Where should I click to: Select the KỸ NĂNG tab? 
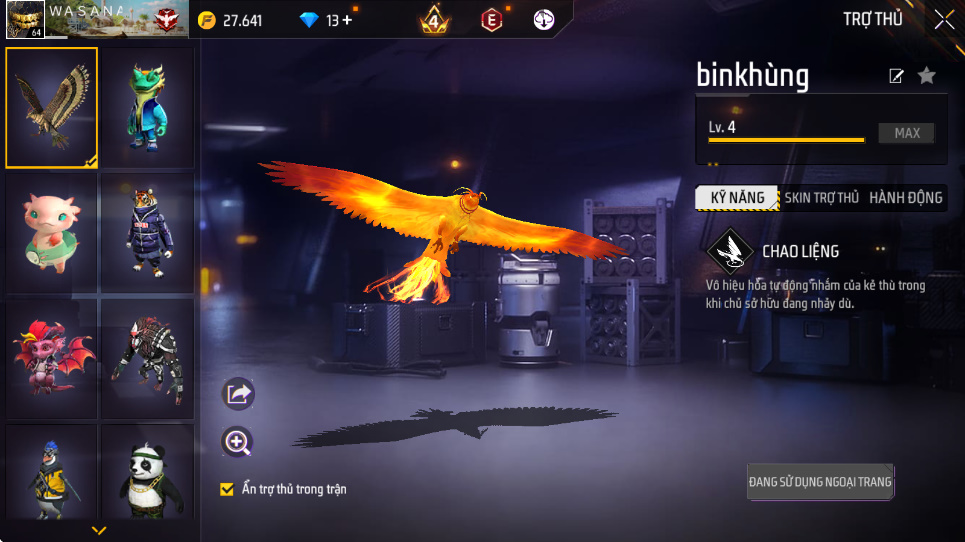pyautogui.click(x=737, y=198)
